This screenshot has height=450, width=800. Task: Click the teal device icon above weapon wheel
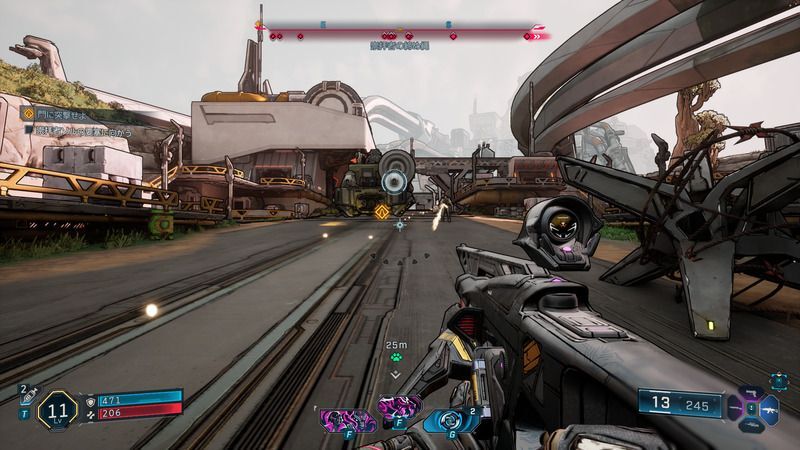[779, 380]
